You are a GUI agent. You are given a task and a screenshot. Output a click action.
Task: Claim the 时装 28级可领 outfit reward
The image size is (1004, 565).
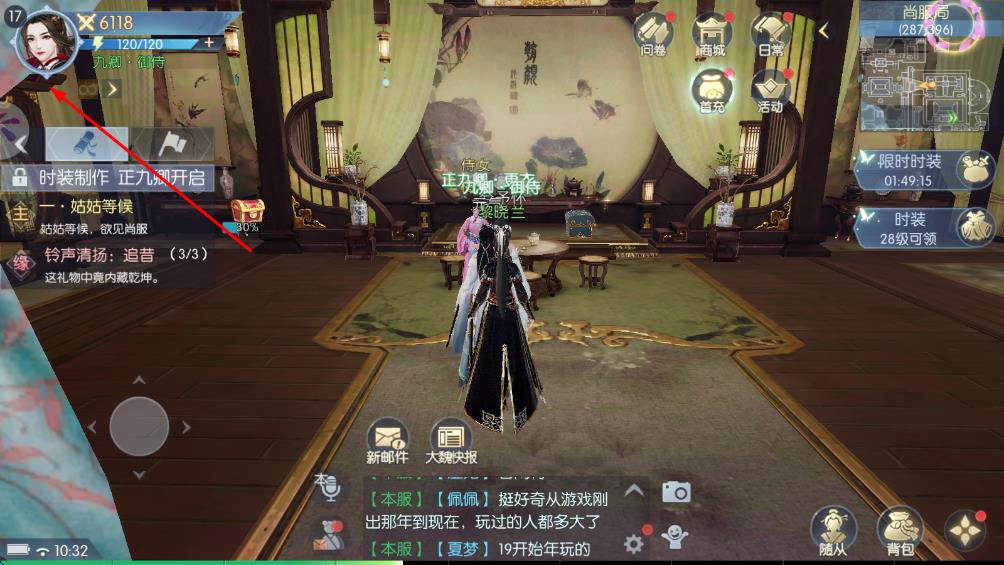[920, 227]
